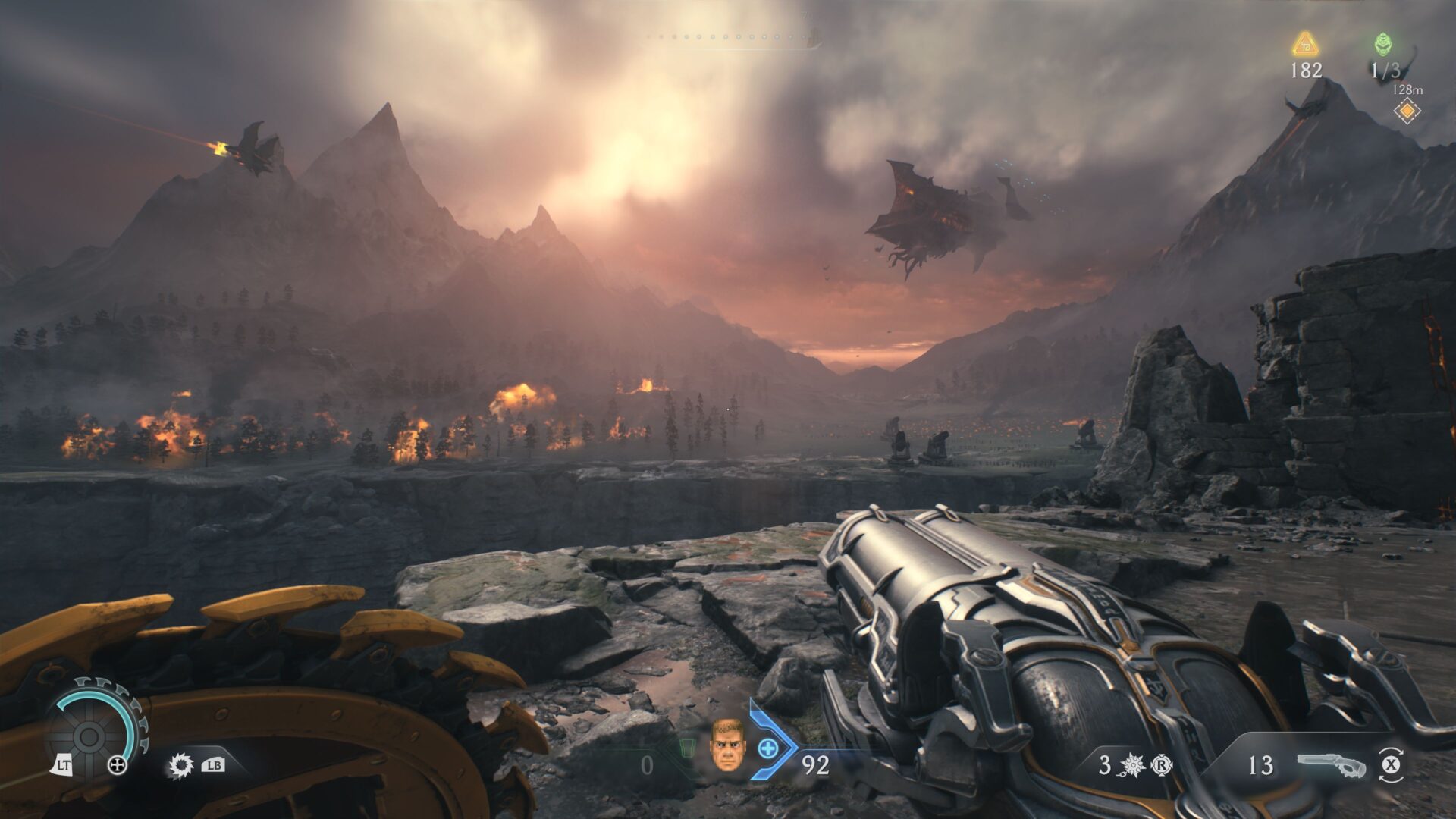
Task: Click the gold triangle currency icon
Action: coord(1305,45)
